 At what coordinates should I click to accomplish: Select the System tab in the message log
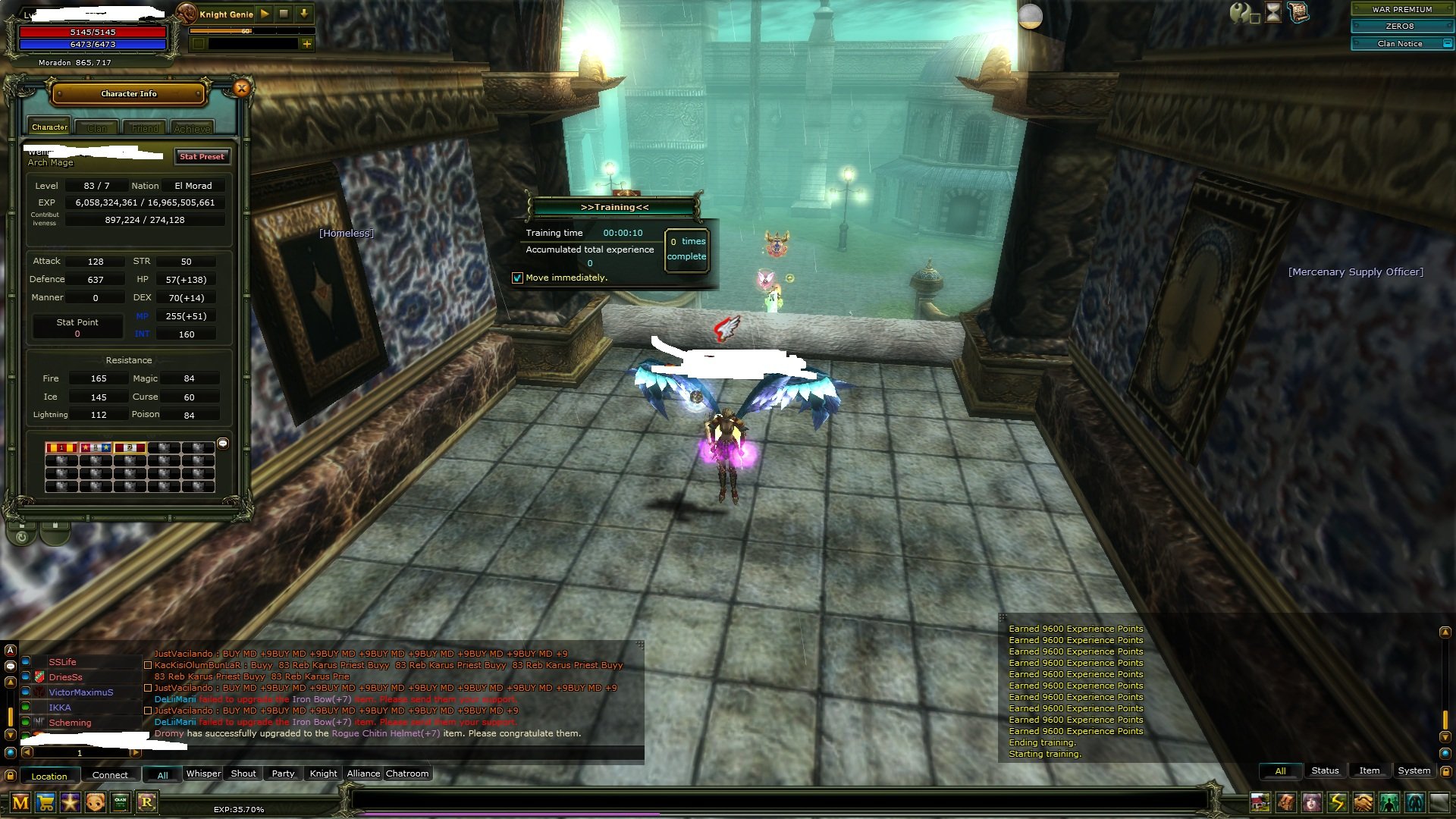[x=1414, y=770]
